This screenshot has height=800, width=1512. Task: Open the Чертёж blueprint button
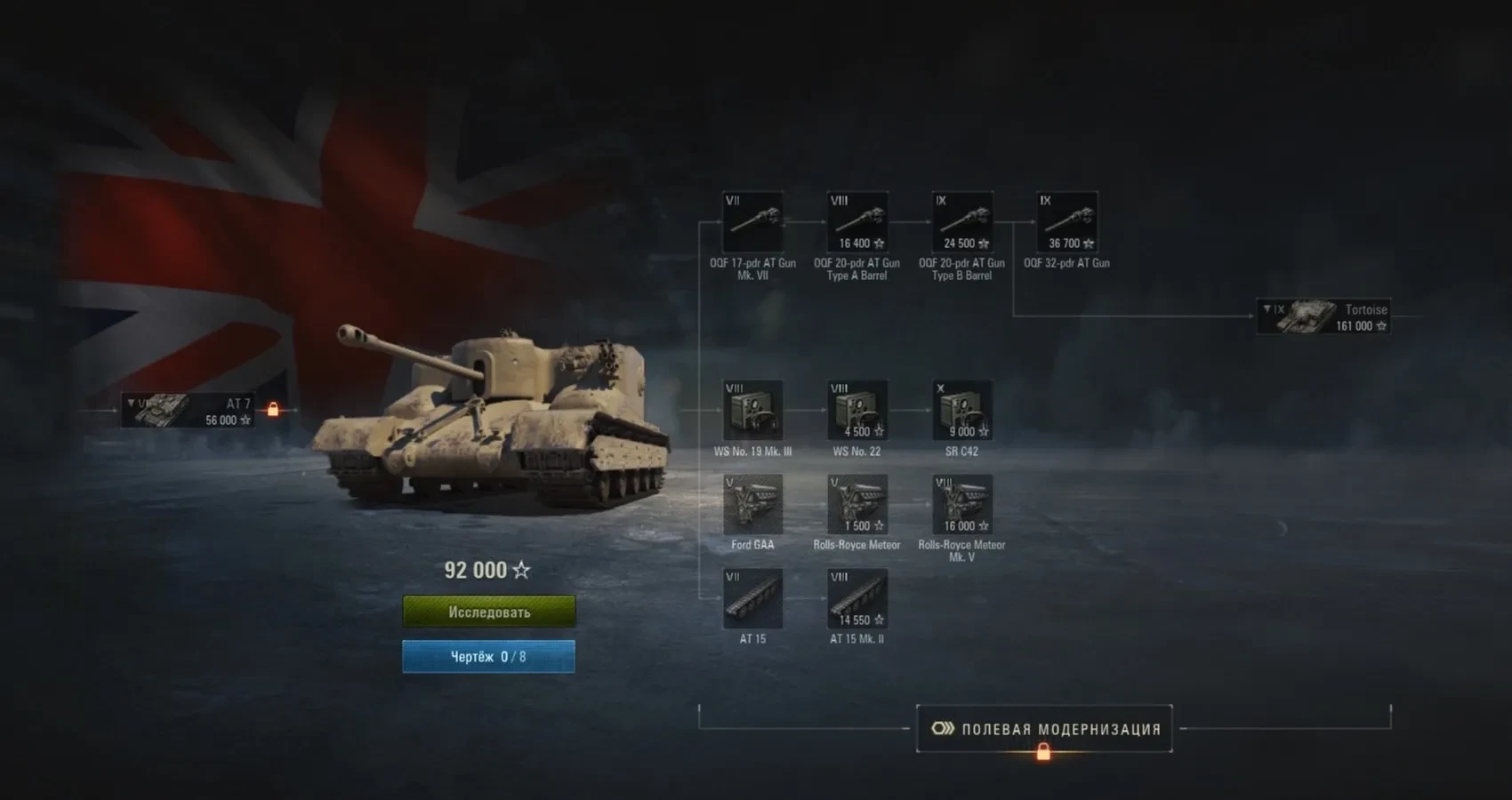(488, 657)
